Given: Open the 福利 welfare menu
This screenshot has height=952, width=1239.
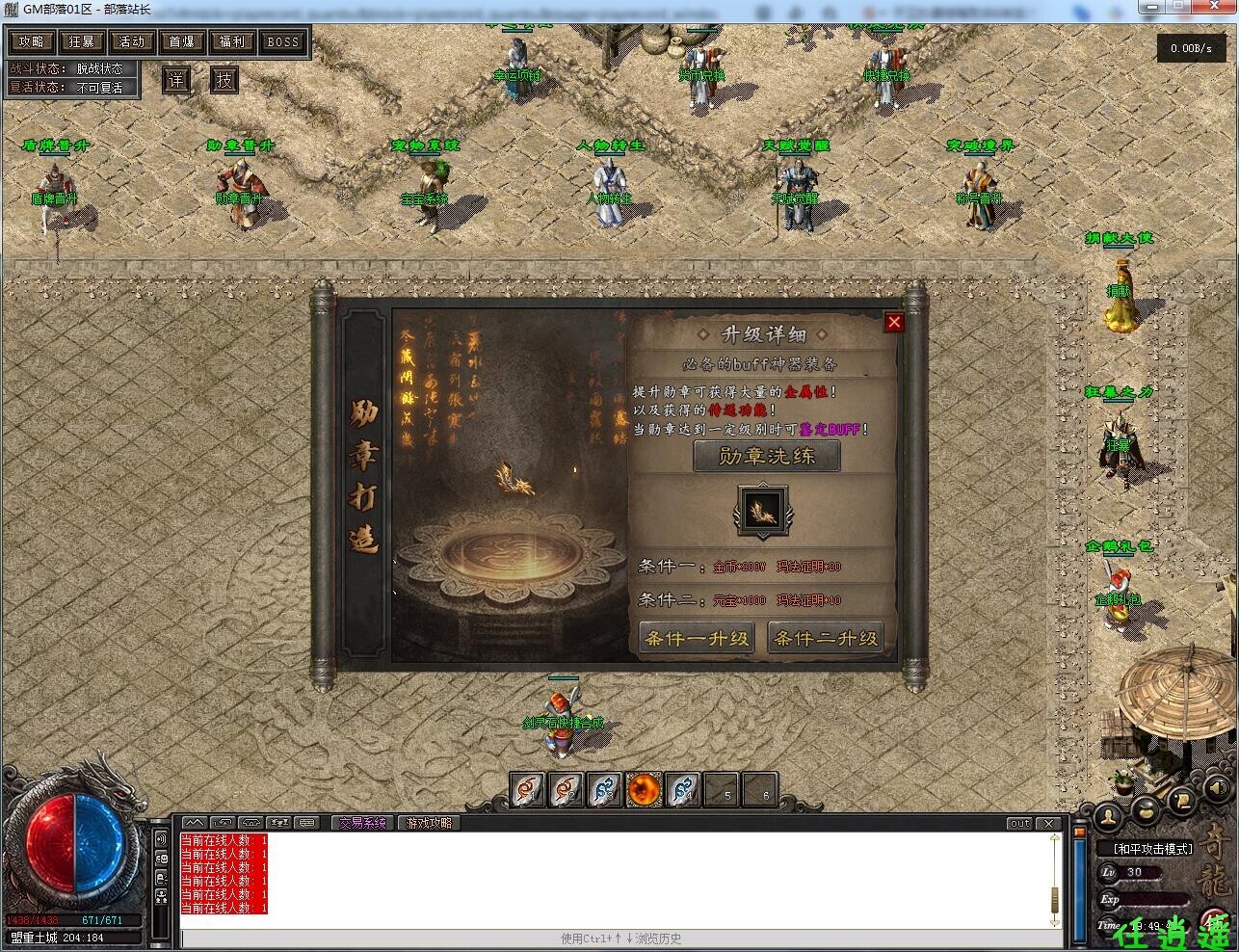Looking at the screenshot, I should pos(232,41).
